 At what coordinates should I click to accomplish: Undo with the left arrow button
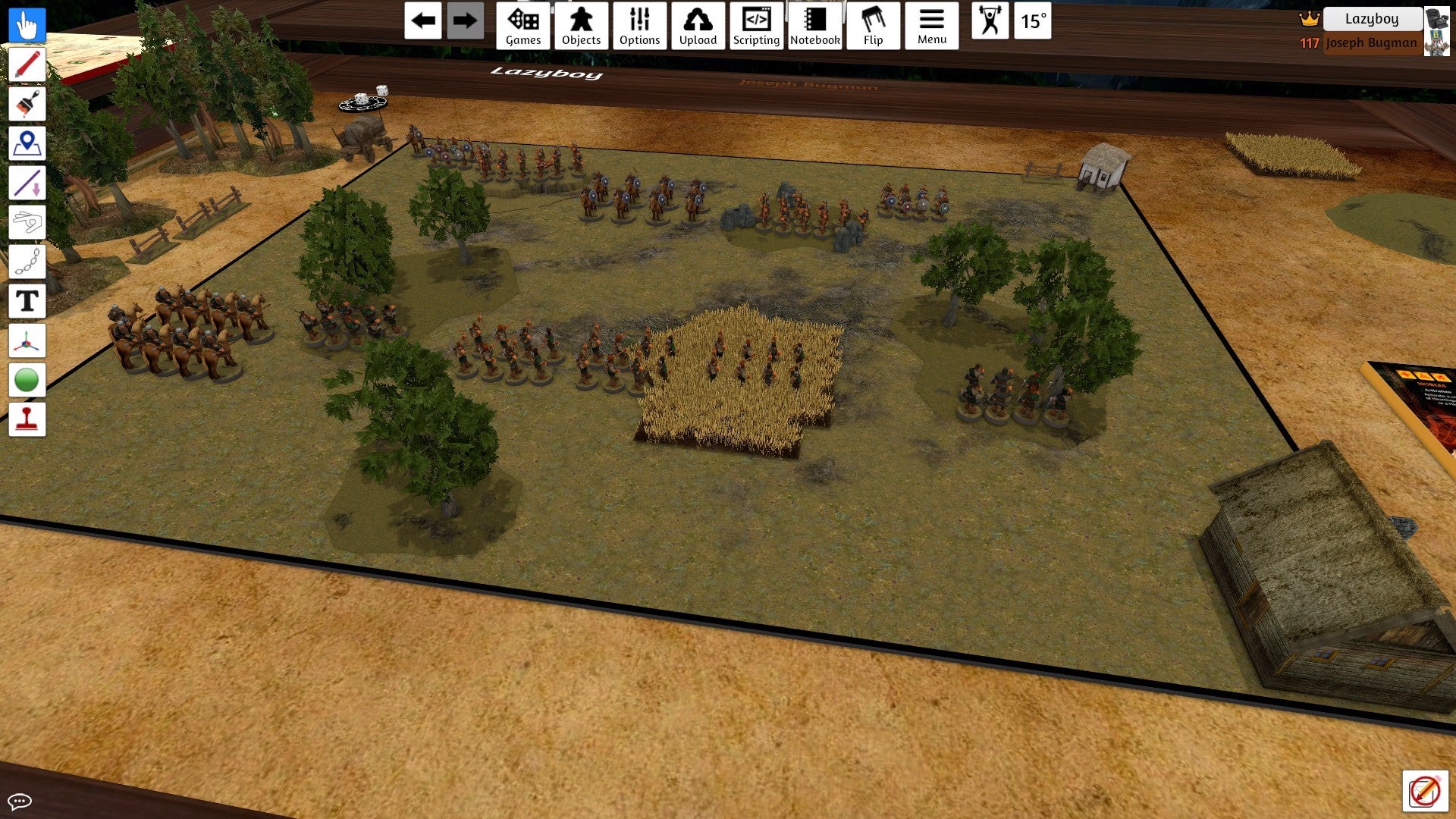[x=423, y=21]
